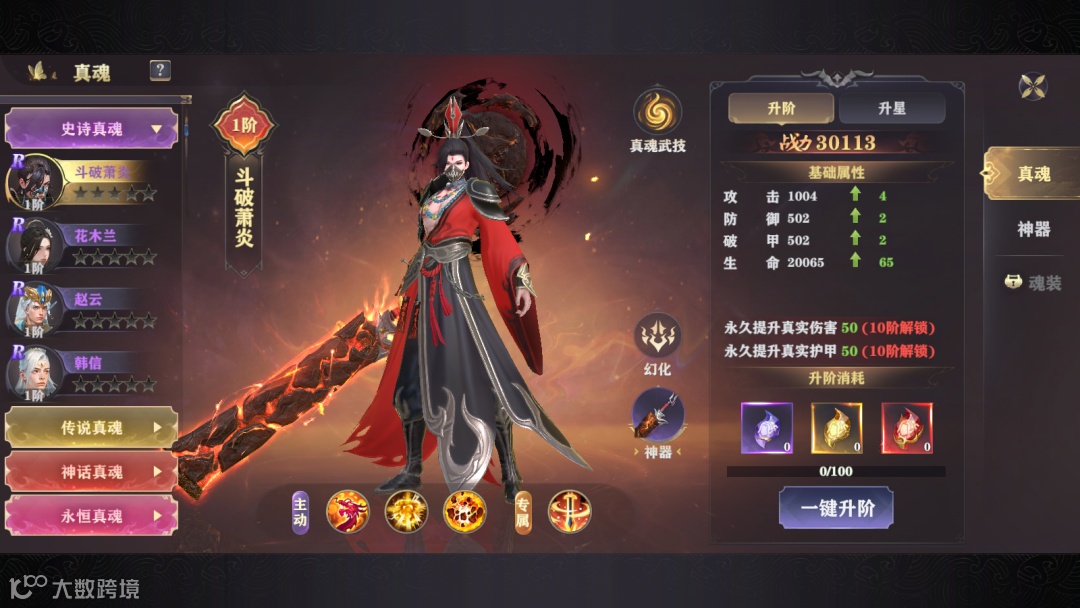This screenshot has width=1080, height=608.
Task: Click the 一键升阶 upgrade button
Action: (x=836, y=508)
